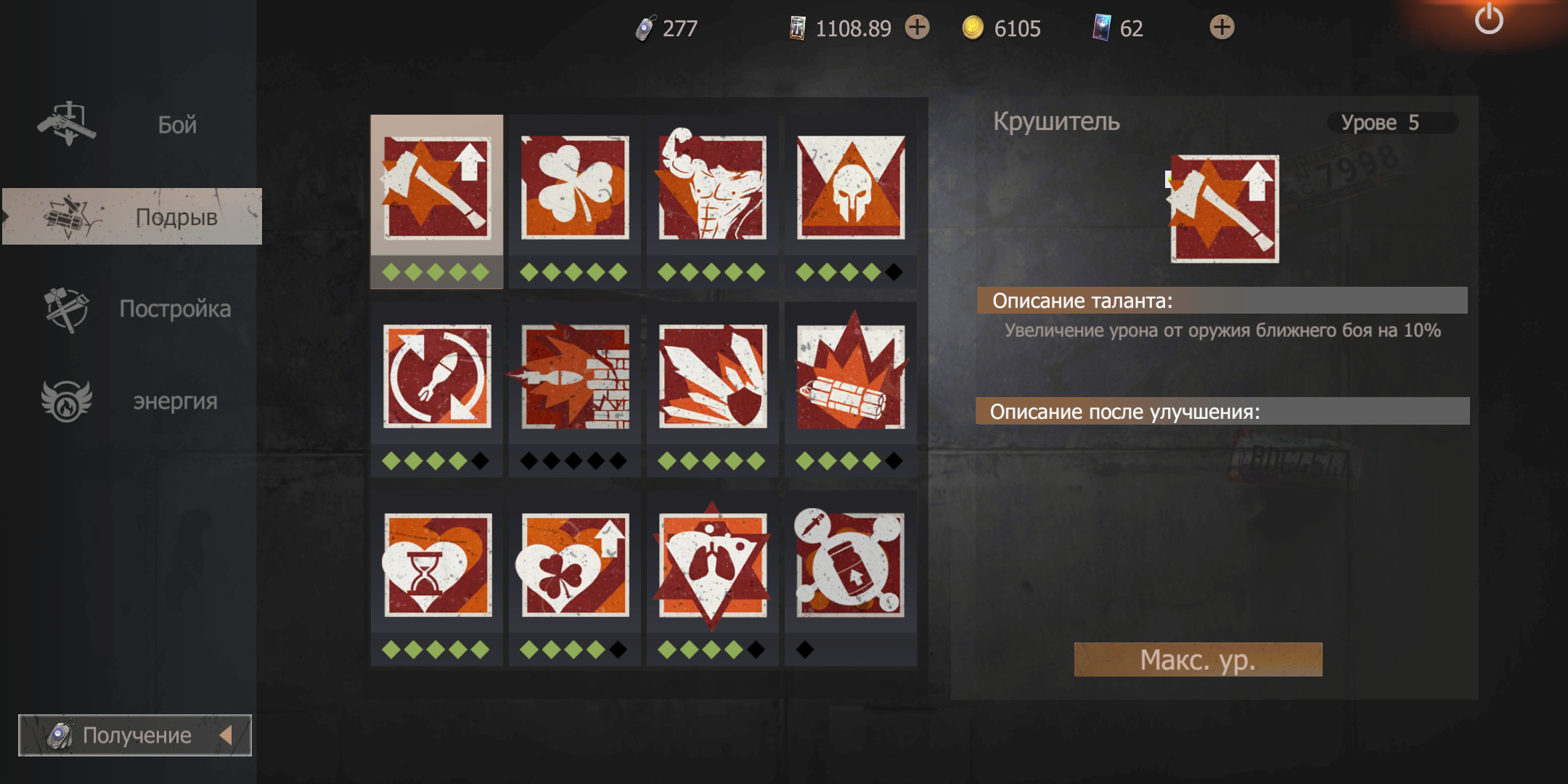Open the Подрыв talent category
Viewport: 1568px width, 784px height.
(132, 216)
